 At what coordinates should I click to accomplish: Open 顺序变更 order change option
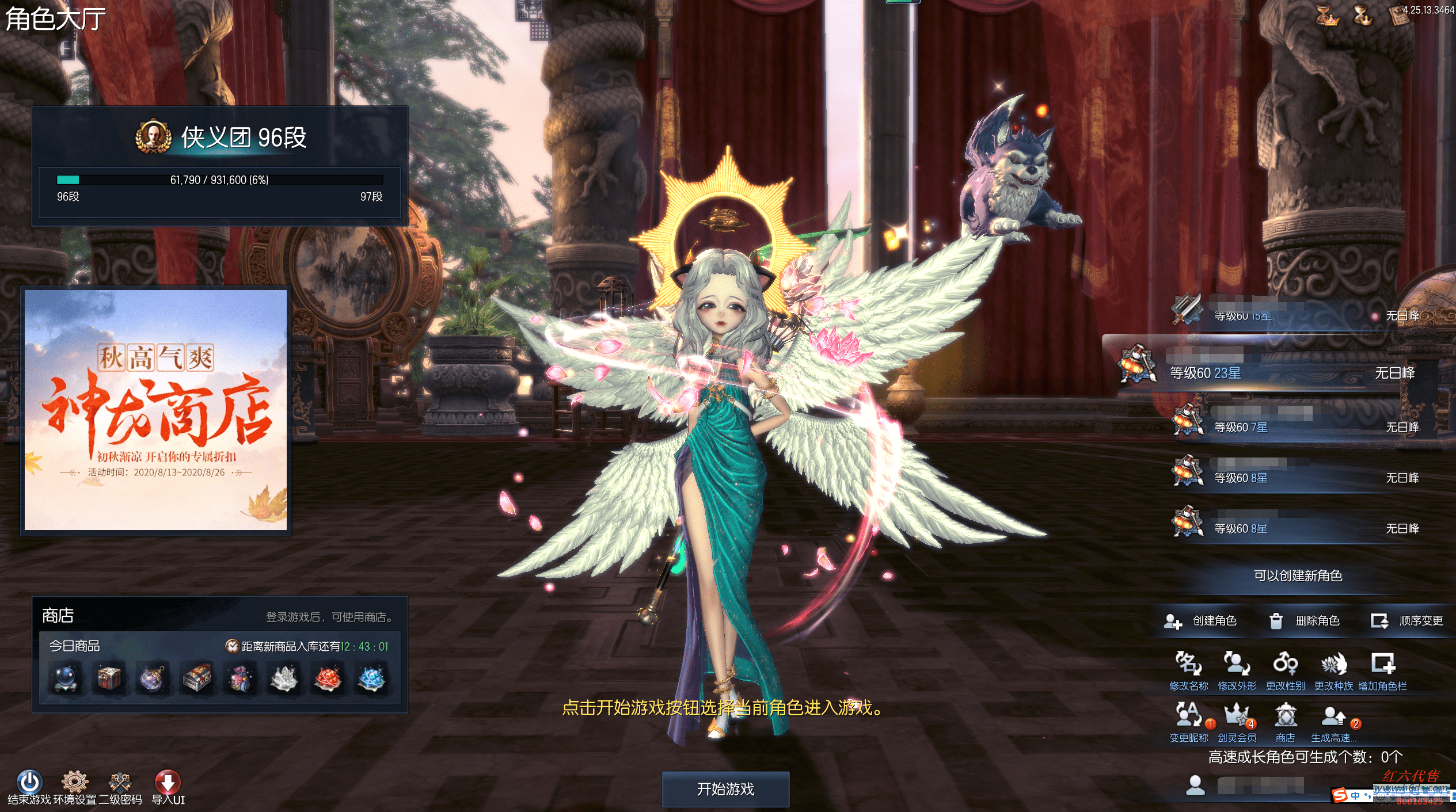coord(1407,620)
